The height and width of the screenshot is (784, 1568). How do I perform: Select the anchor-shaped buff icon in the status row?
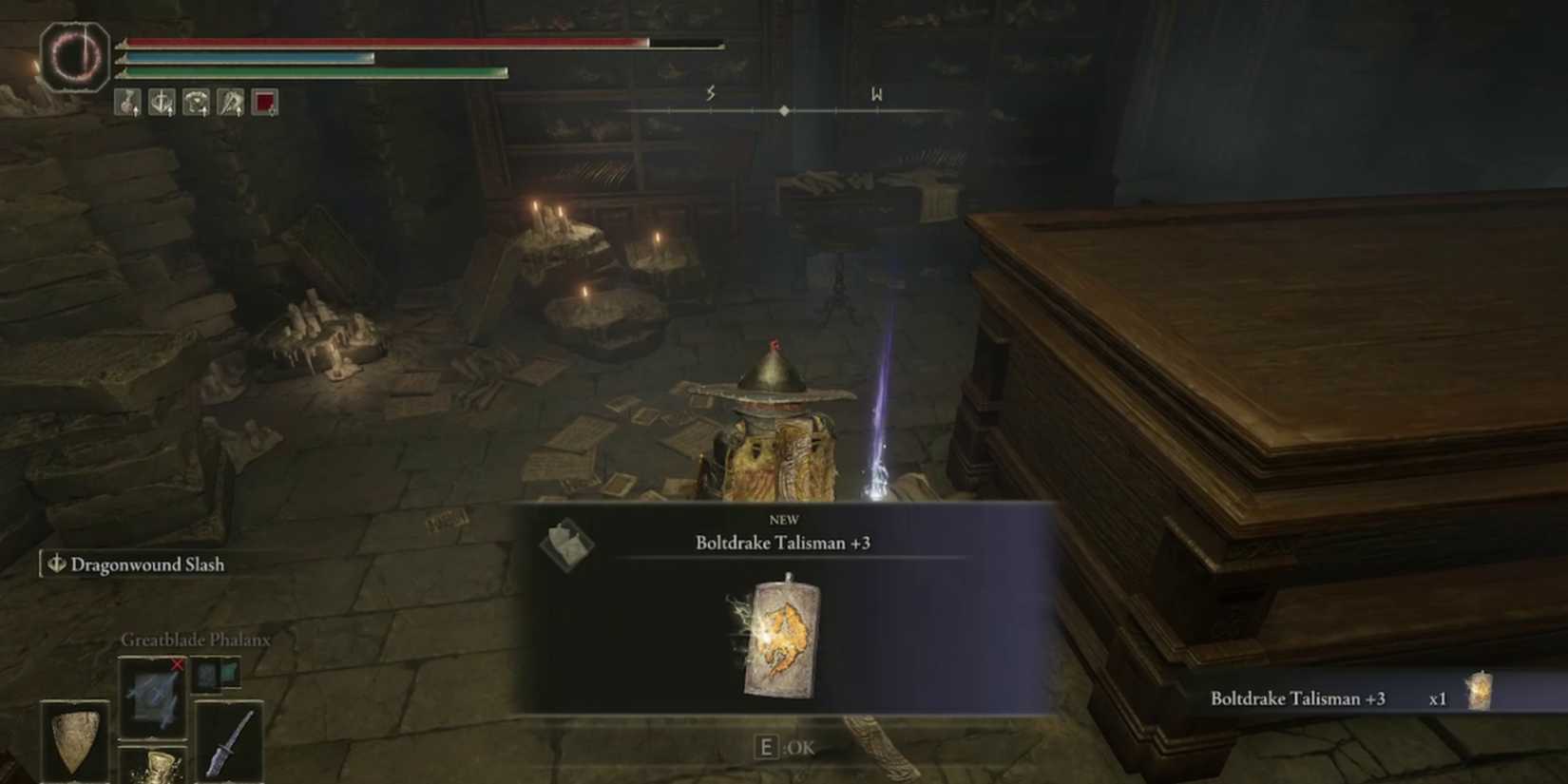click(160, 103)
